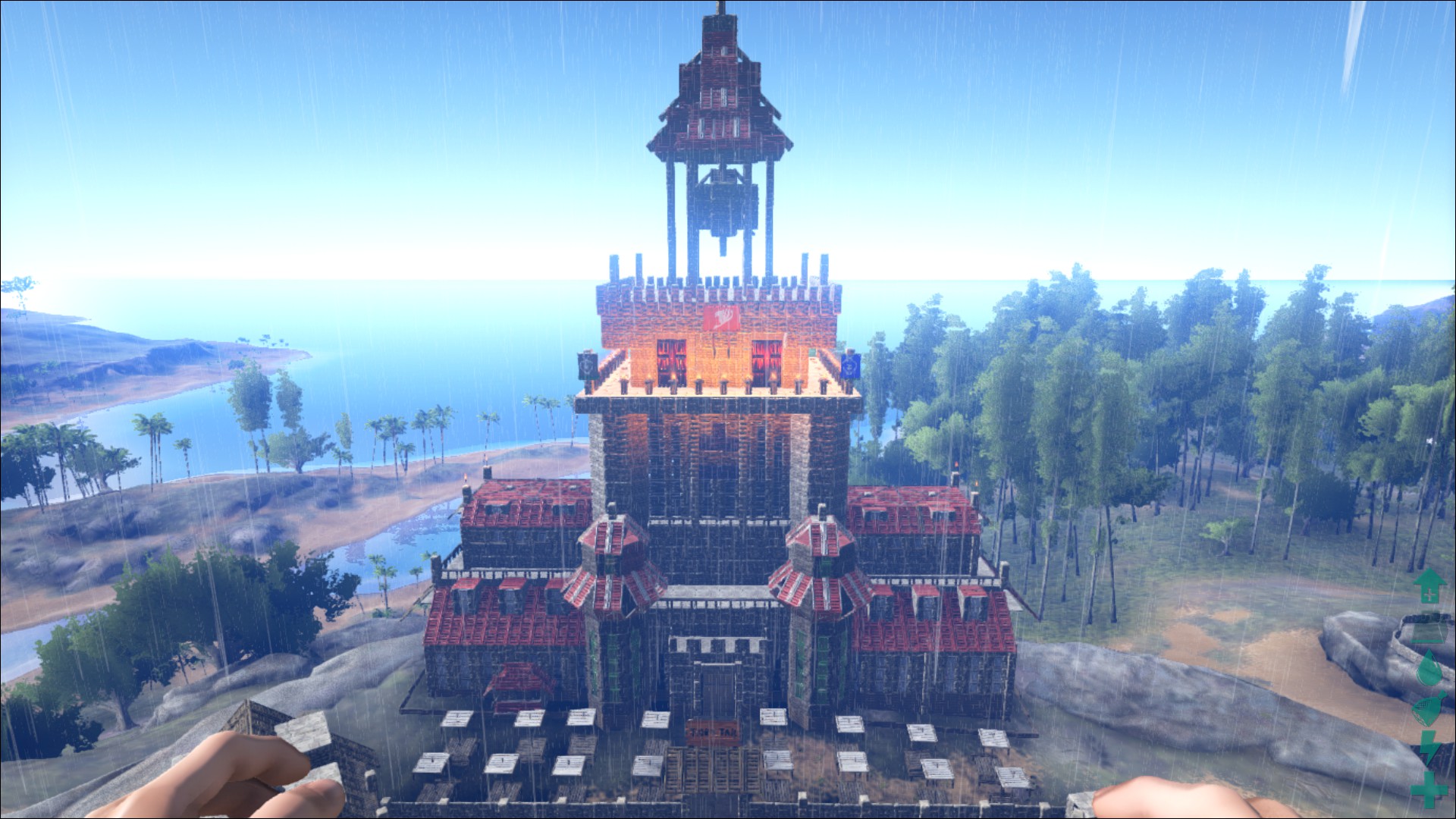
Task: Click the level-up arrow experience icon
Action: [x=1429, y=585]
